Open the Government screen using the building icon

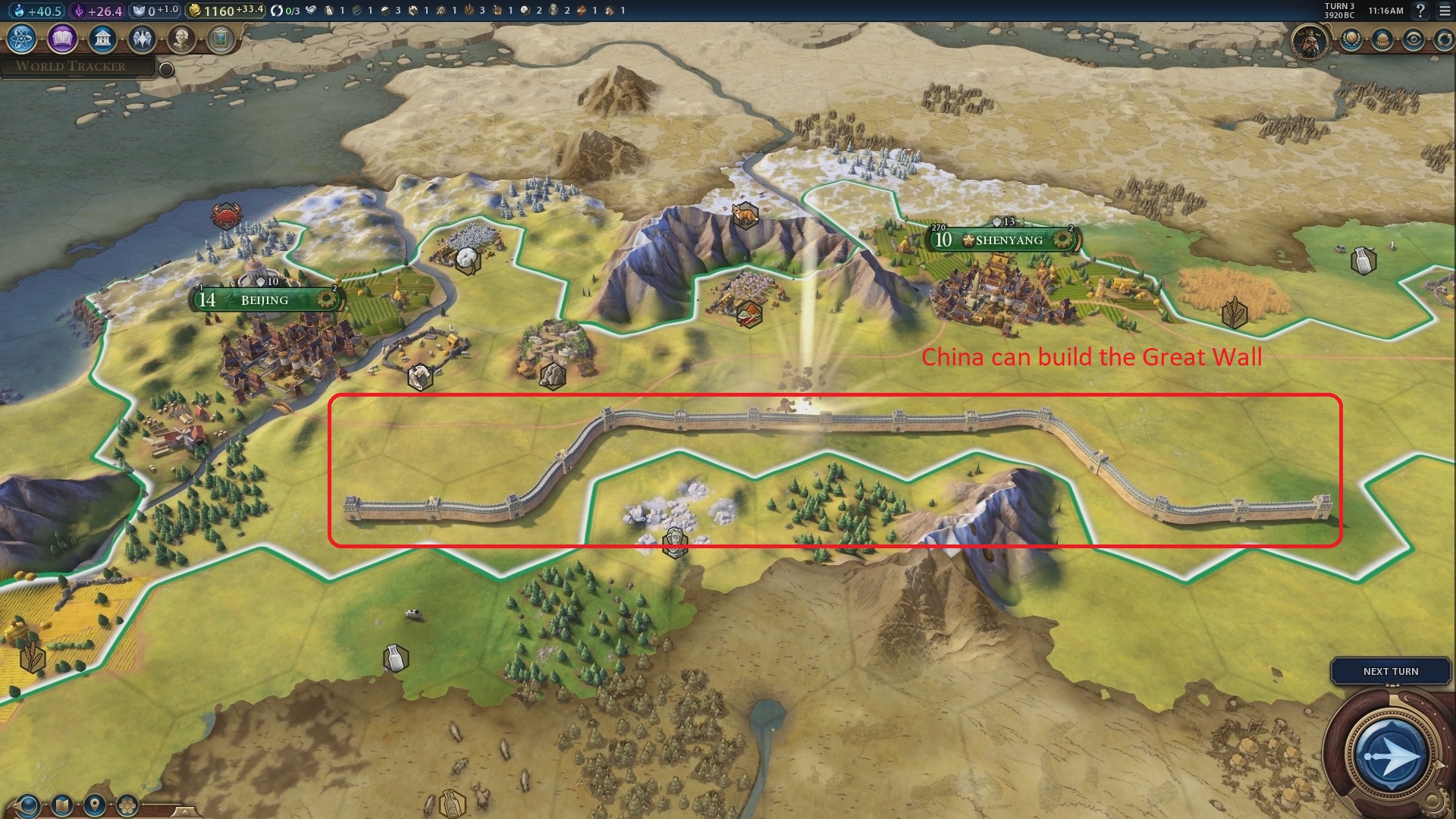102,35
